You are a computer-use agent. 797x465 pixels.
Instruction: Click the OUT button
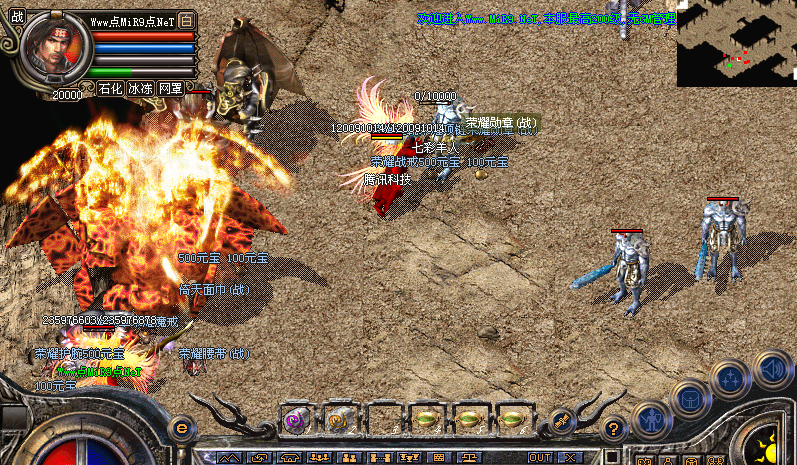pyautogui.click(x=548, y=457)
